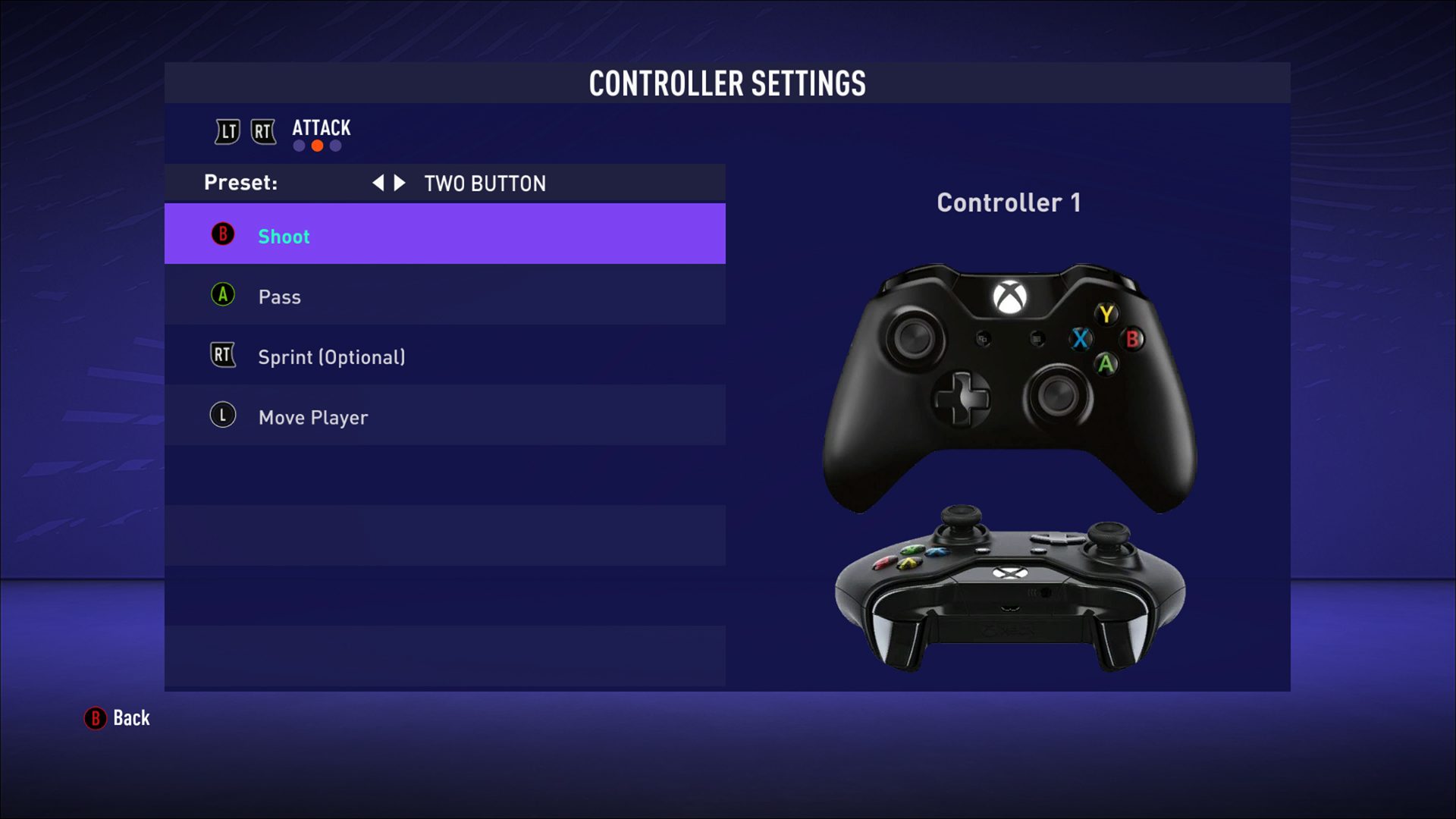1456x819 pixels.
Task: Click the third page indicator dot under ATTACK
Action: 334,144
